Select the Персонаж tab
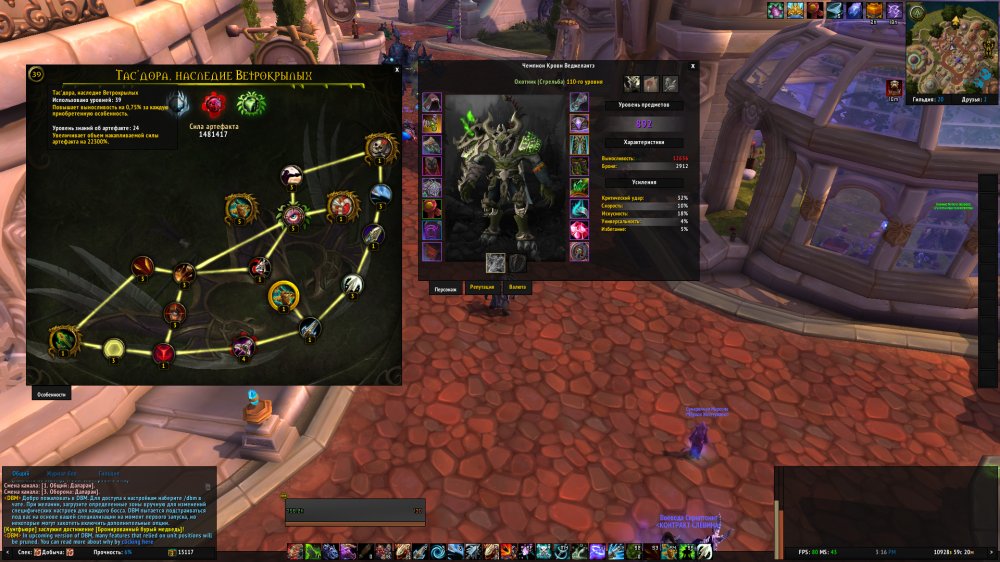The width and height of the screenshot is (1000, 562). 445,288
